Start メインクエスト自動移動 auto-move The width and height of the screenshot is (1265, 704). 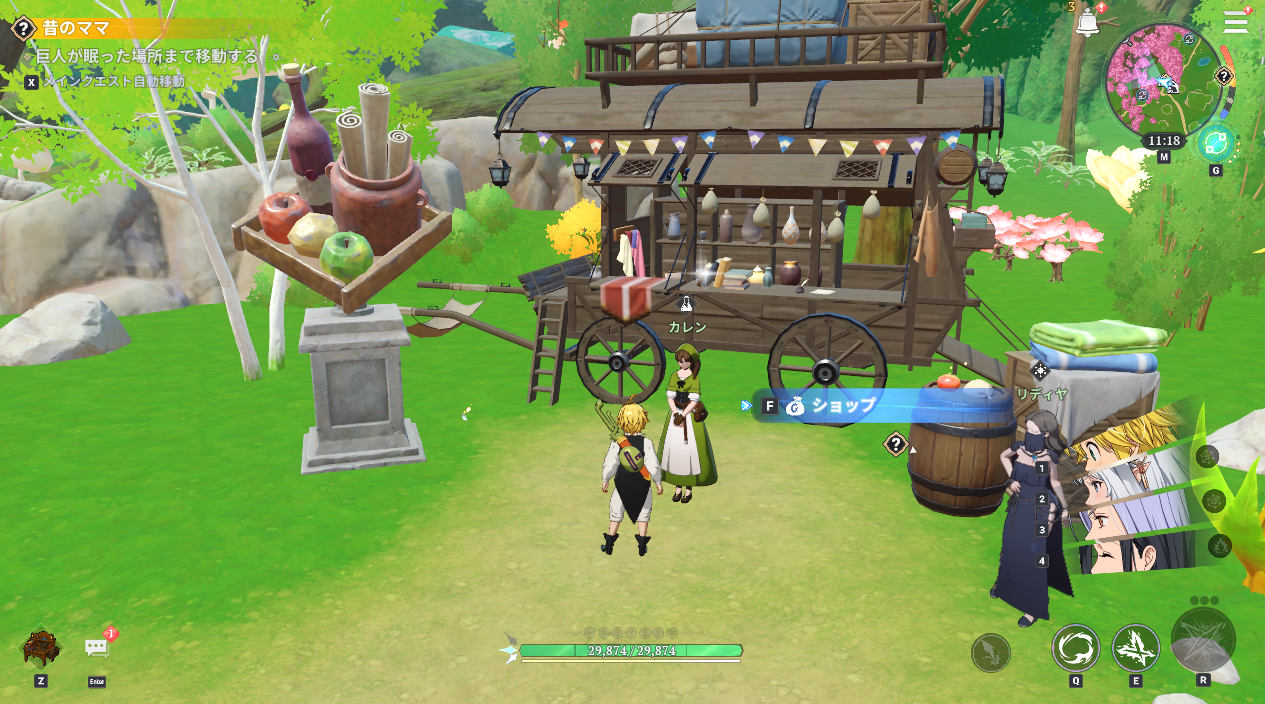tap(113, 81)
